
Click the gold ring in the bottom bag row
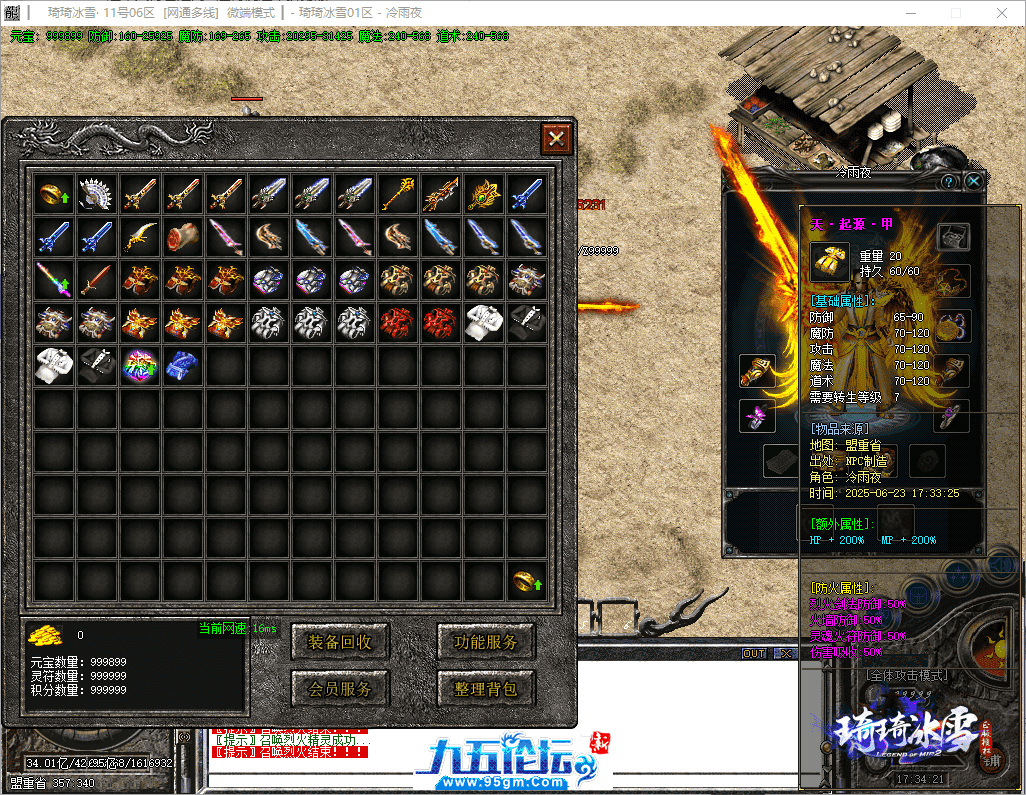[527, 580]
